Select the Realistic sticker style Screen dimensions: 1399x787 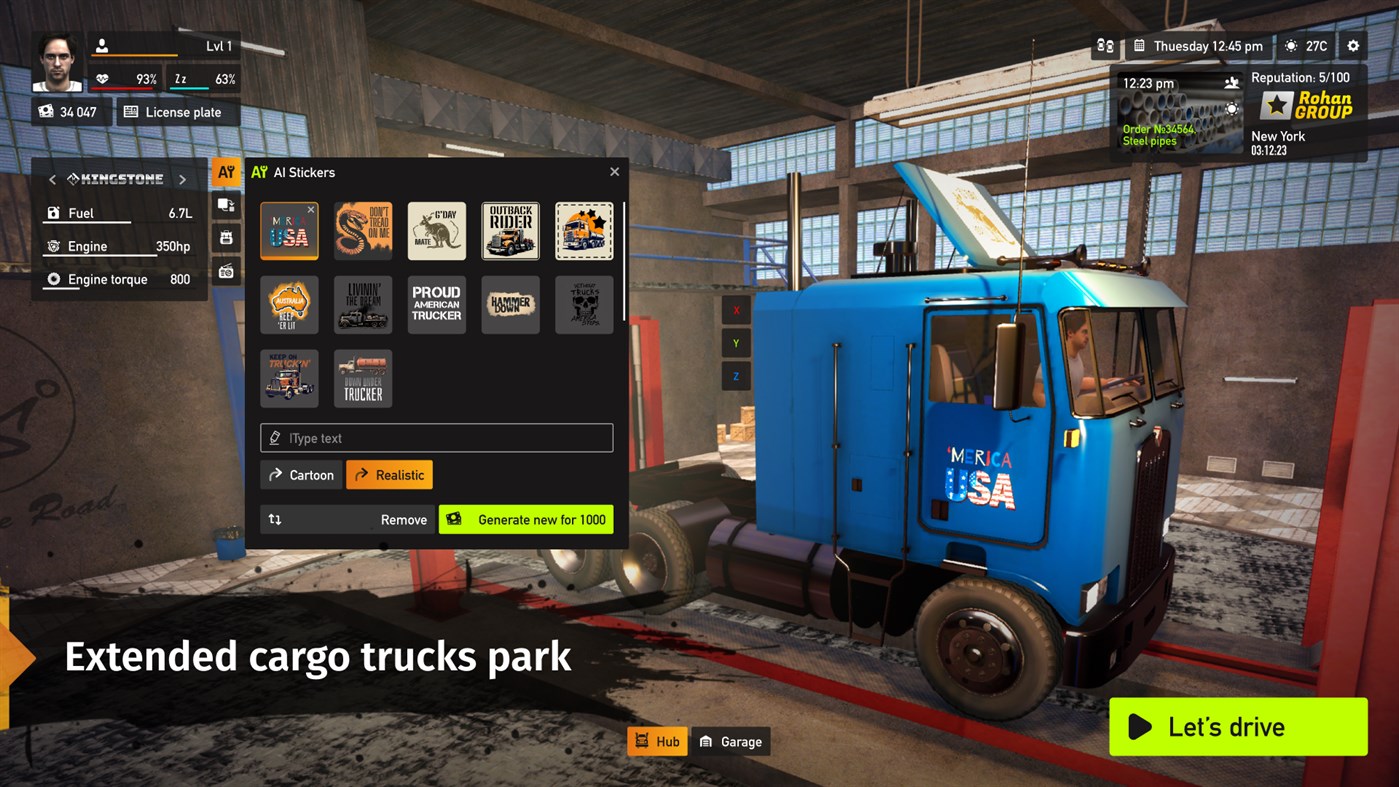pos(389,474)
